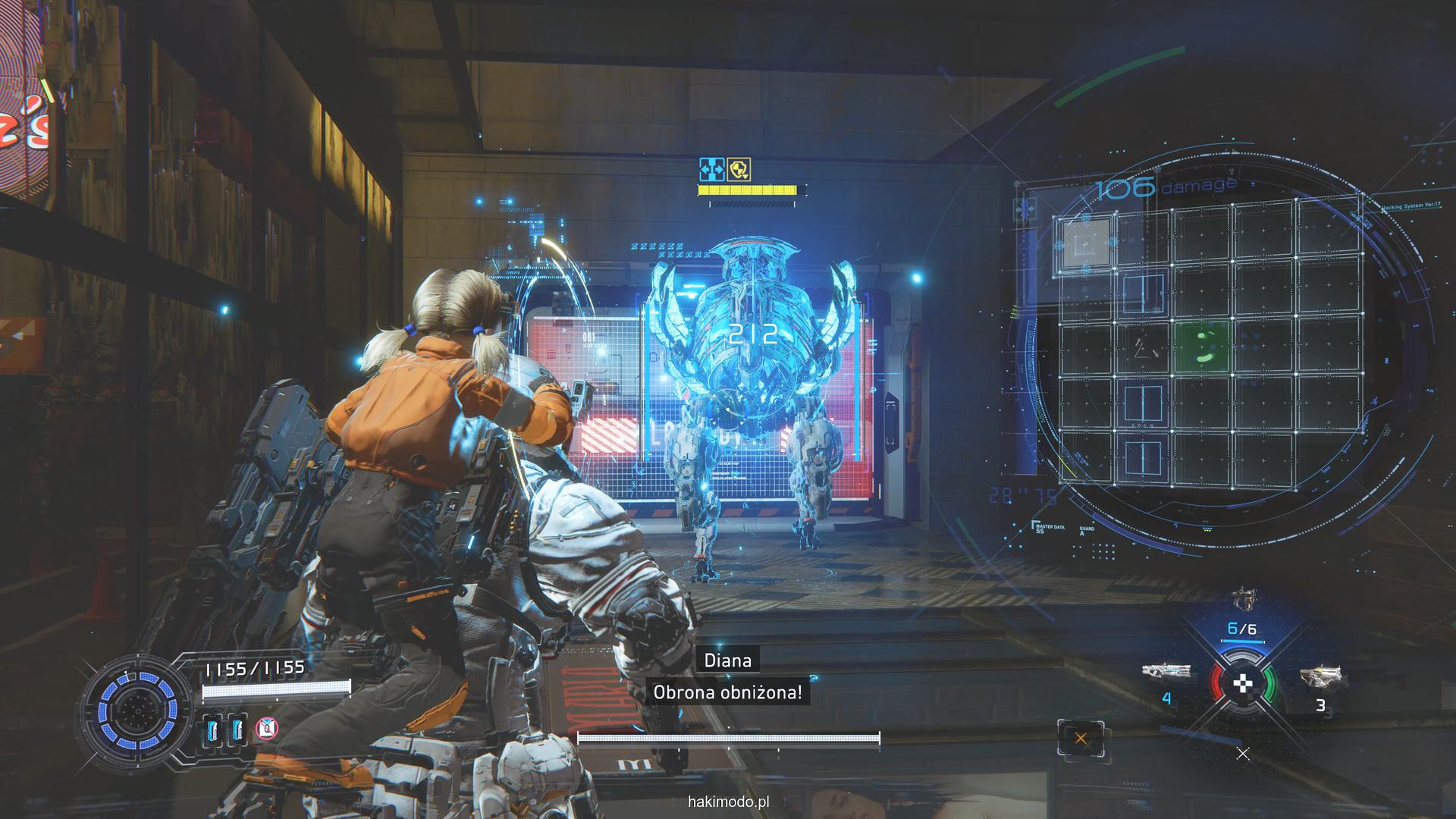Select the green smiley tile in the hacking grid

[x=1203, y=347]
